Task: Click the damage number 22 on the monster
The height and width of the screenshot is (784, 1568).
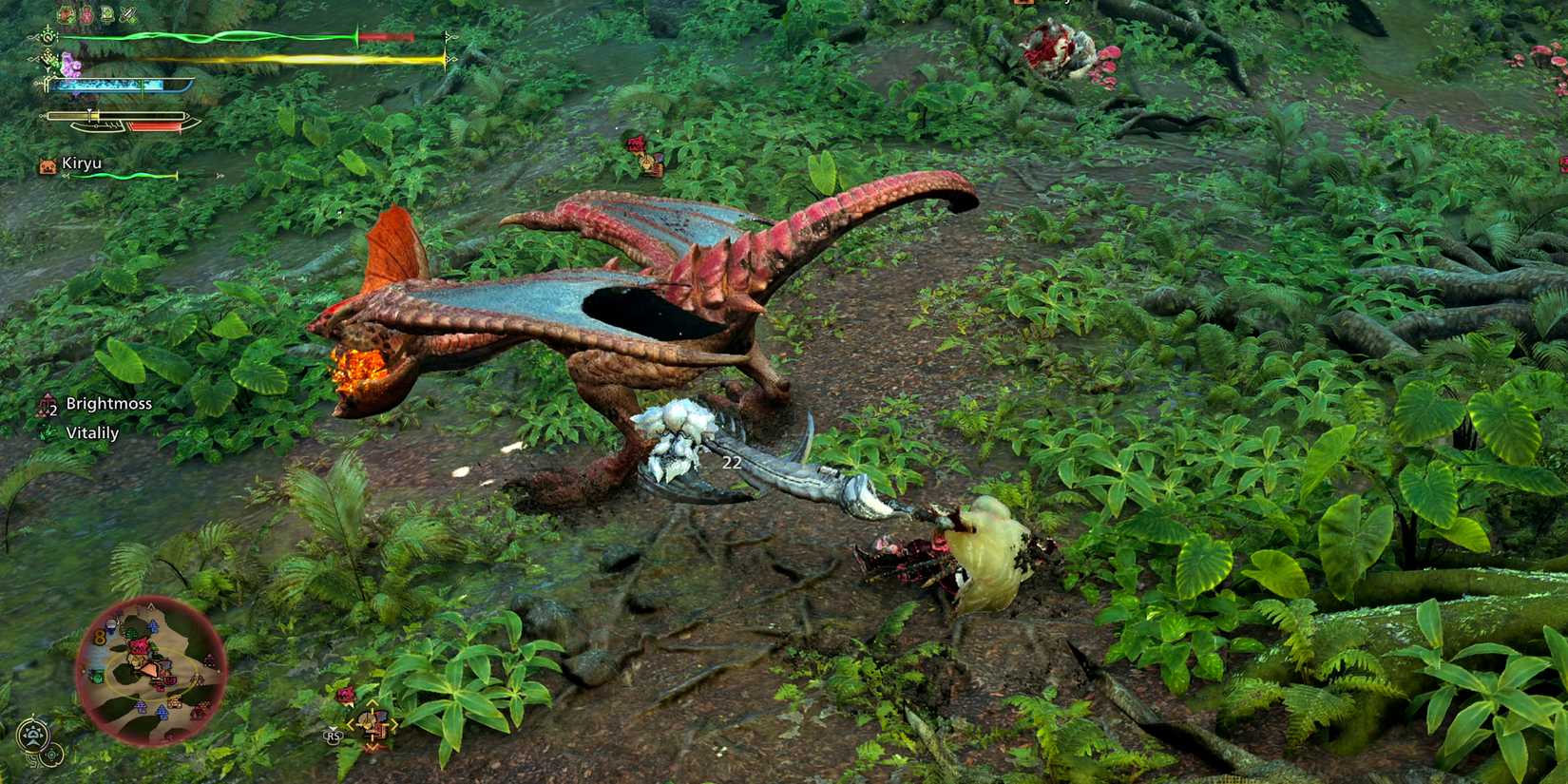Action: click(732, 463)
